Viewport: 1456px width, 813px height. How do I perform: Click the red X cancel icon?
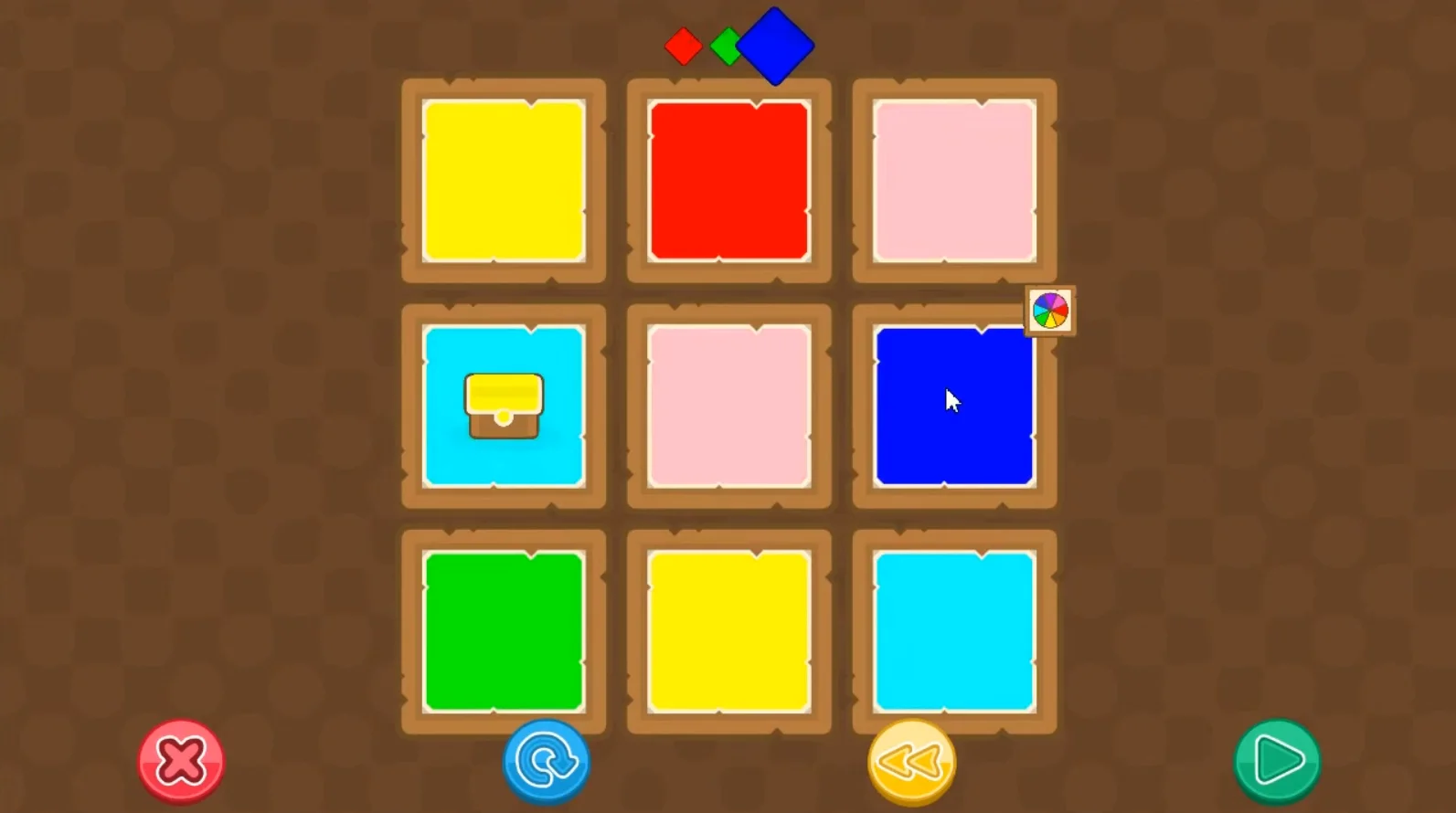tap(180, 761)
